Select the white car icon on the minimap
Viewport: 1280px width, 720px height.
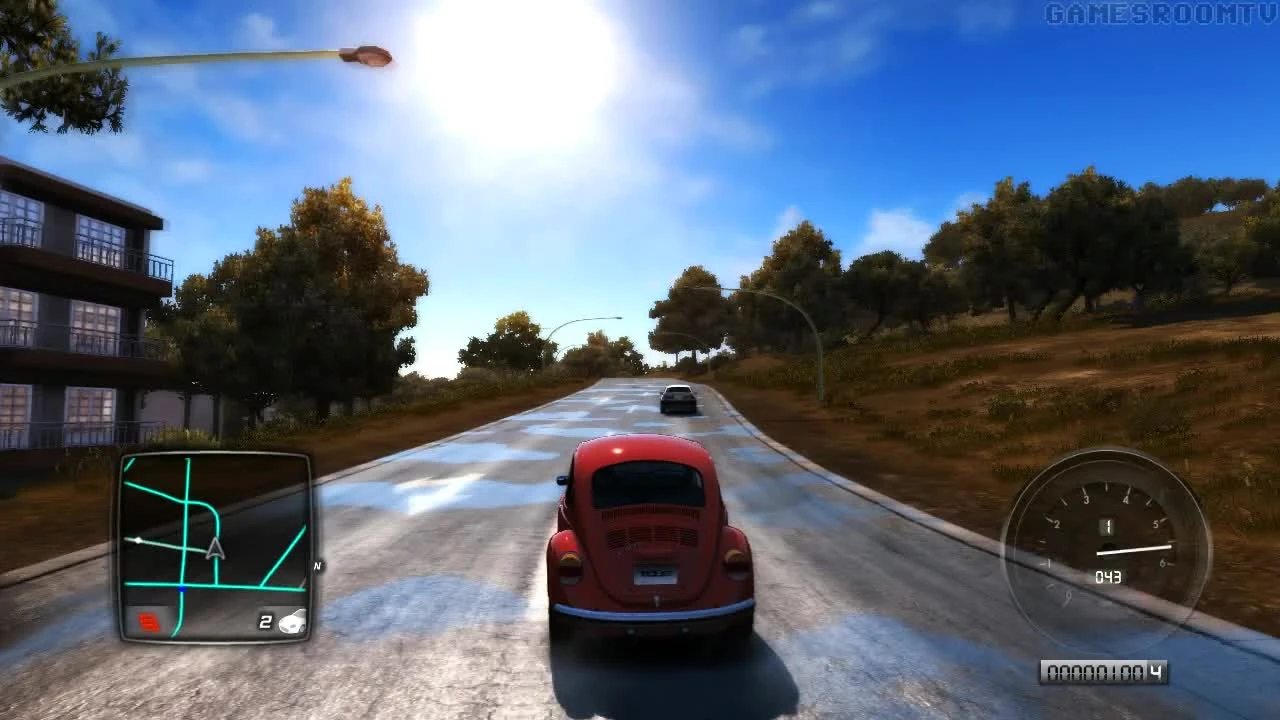click(294, 622)
